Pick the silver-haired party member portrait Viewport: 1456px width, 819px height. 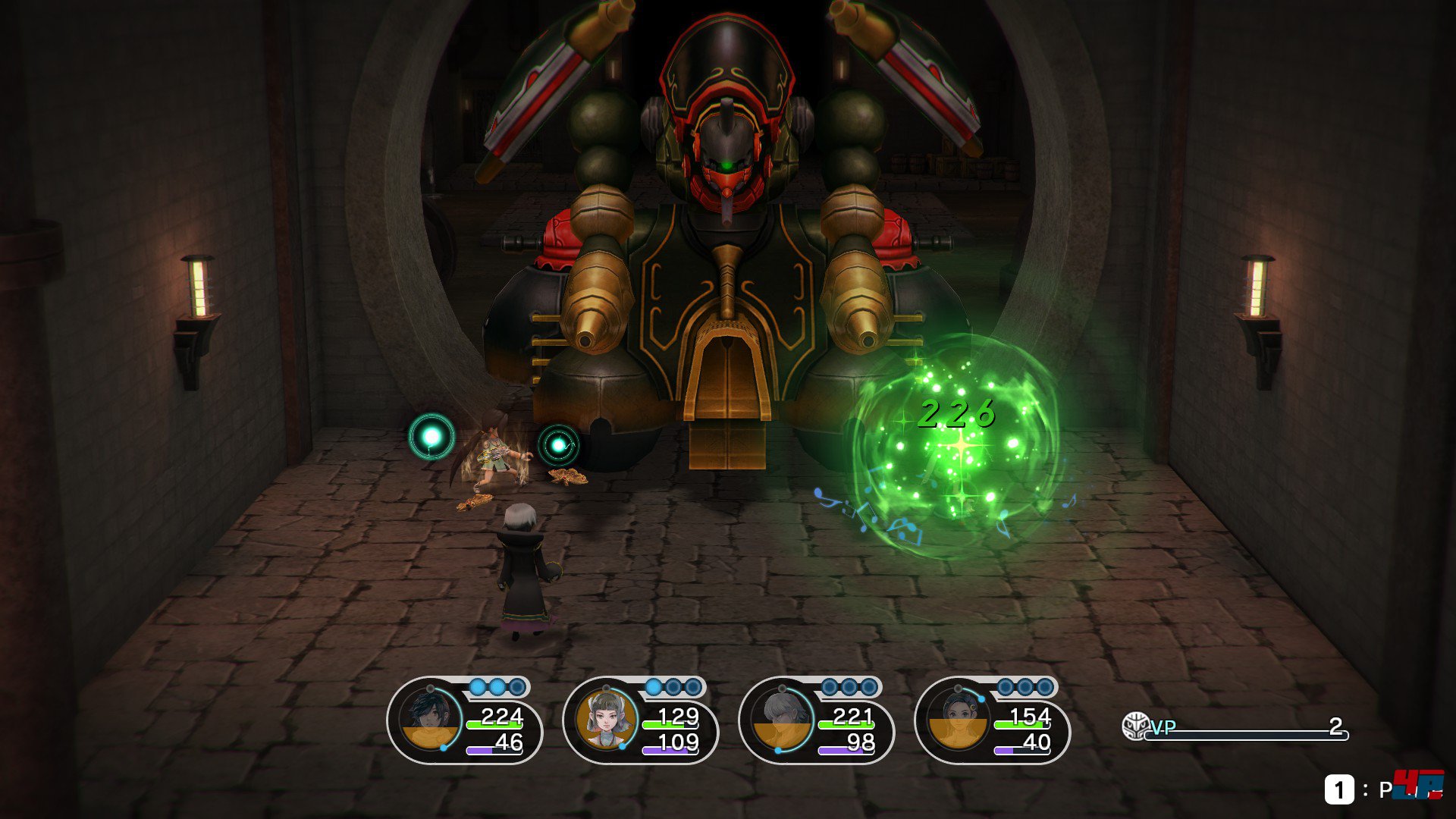point(783,720)
